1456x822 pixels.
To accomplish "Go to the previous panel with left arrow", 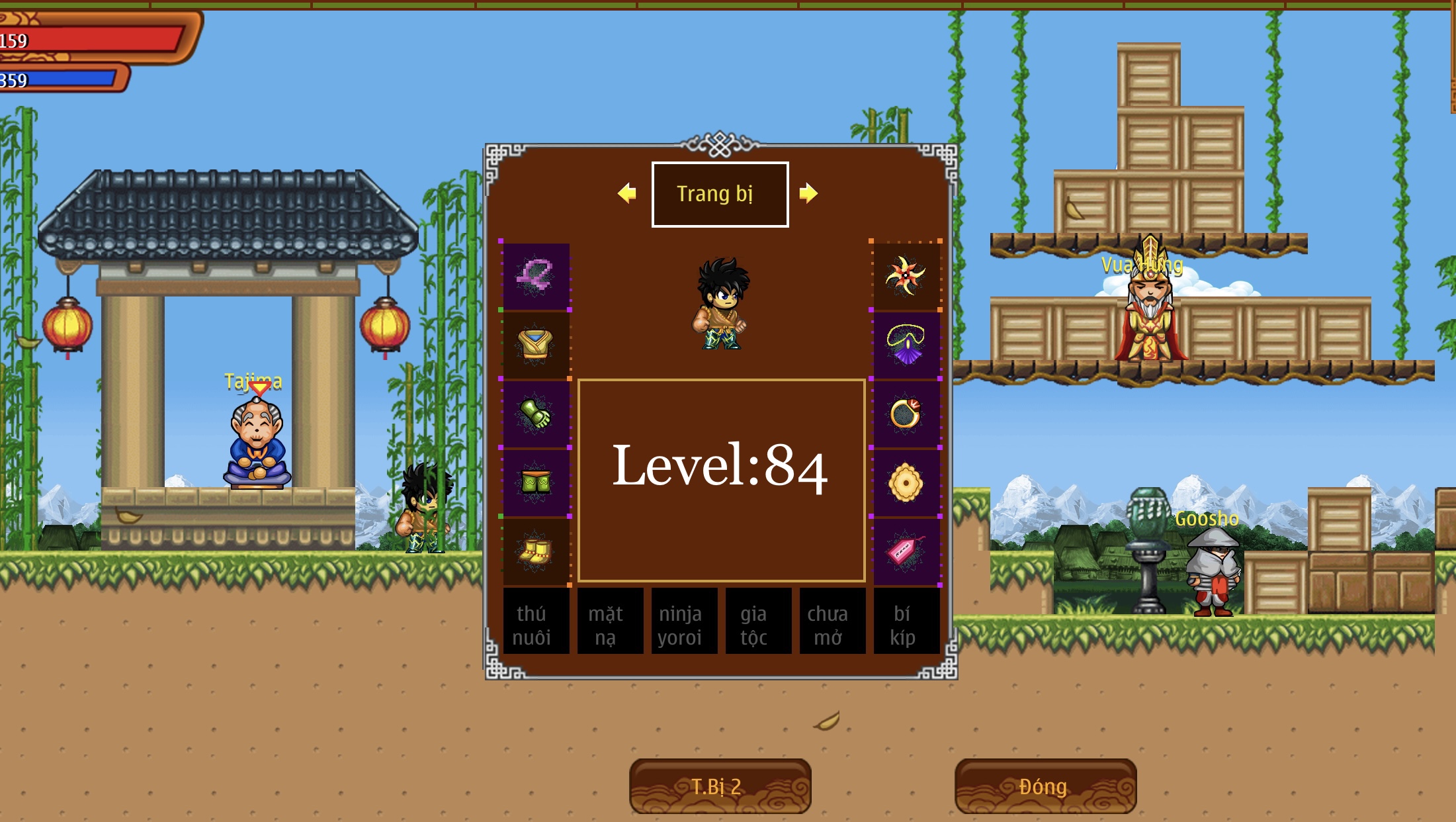I will coord(626,193).
